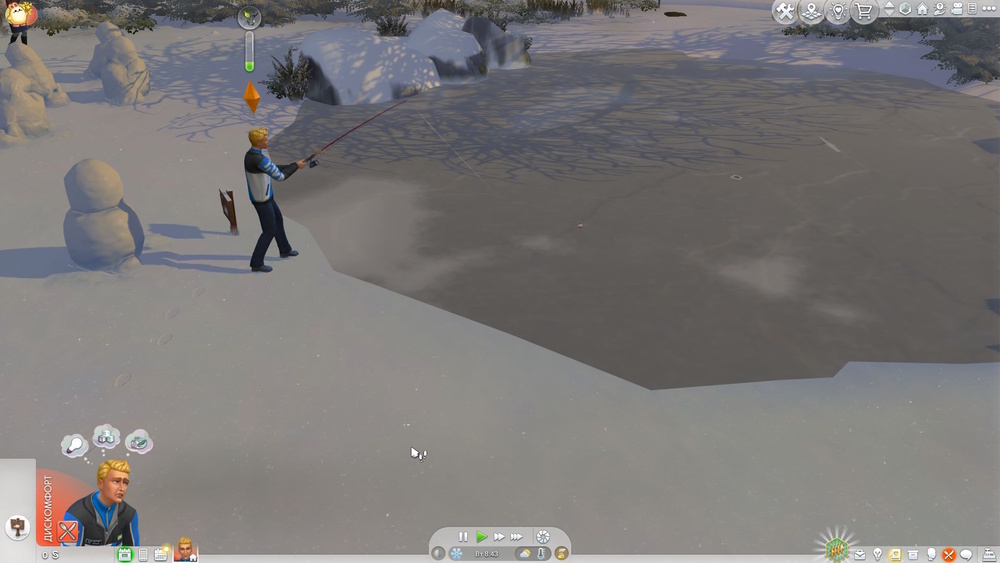The width and height of the screenshot is (1000, 563).
Task: Click the house icon in the top bar
Action: click(922, 9)
